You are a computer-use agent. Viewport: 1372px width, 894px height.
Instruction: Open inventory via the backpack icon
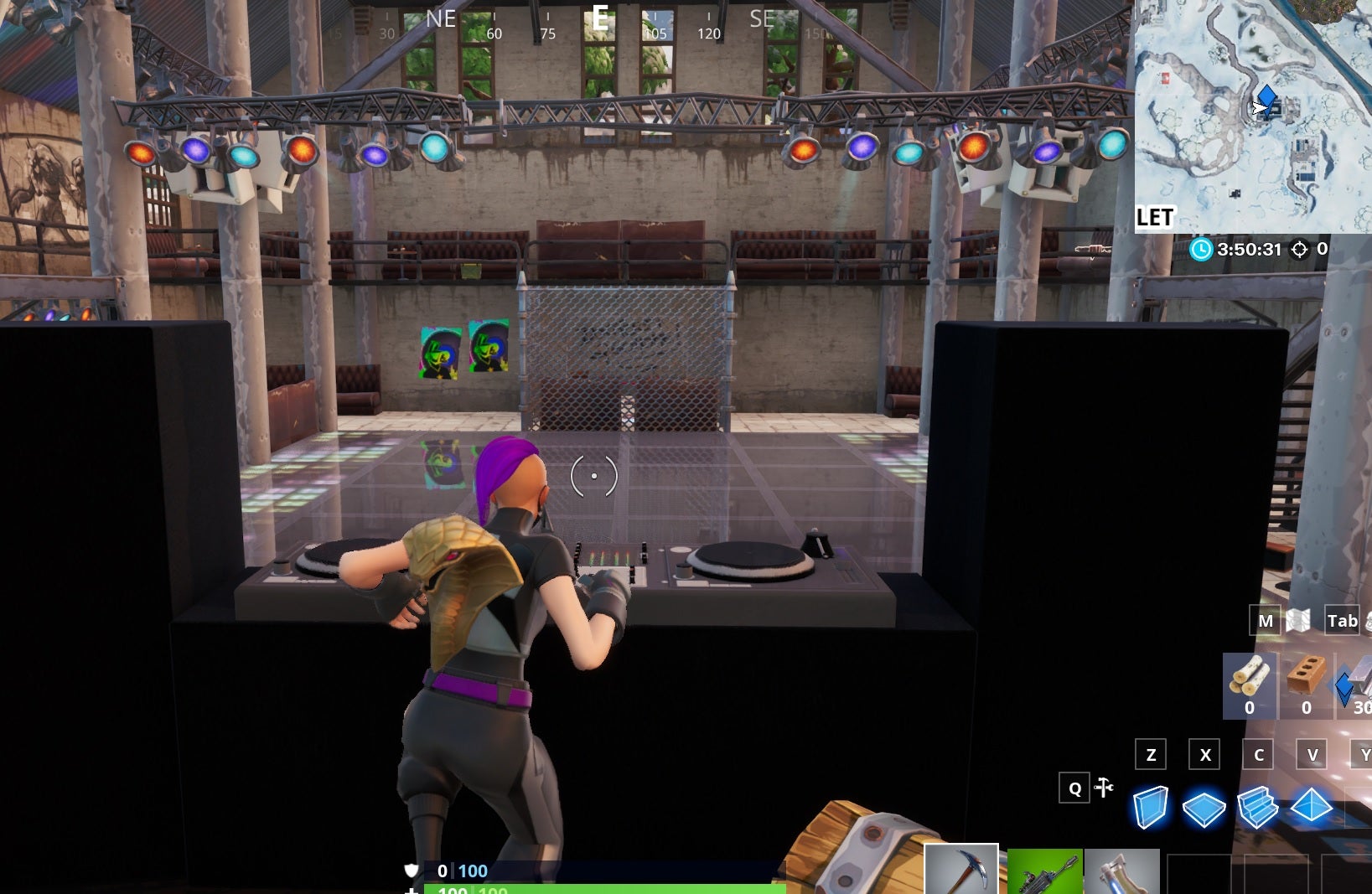click(1368, 622)
